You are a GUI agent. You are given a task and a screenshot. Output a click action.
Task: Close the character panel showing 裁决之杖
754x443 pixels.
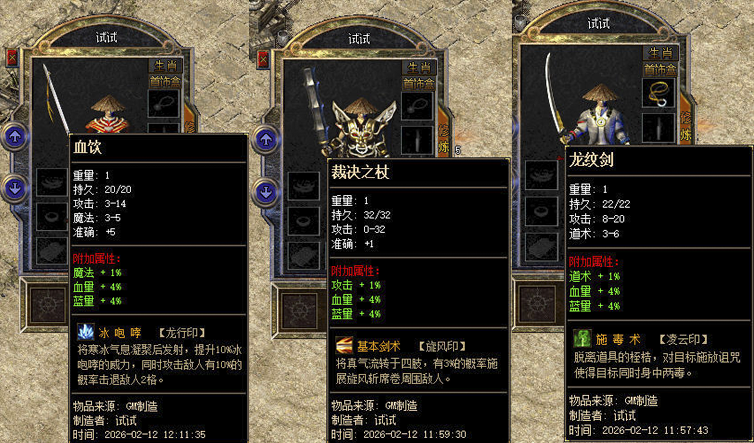pos(264,59)
